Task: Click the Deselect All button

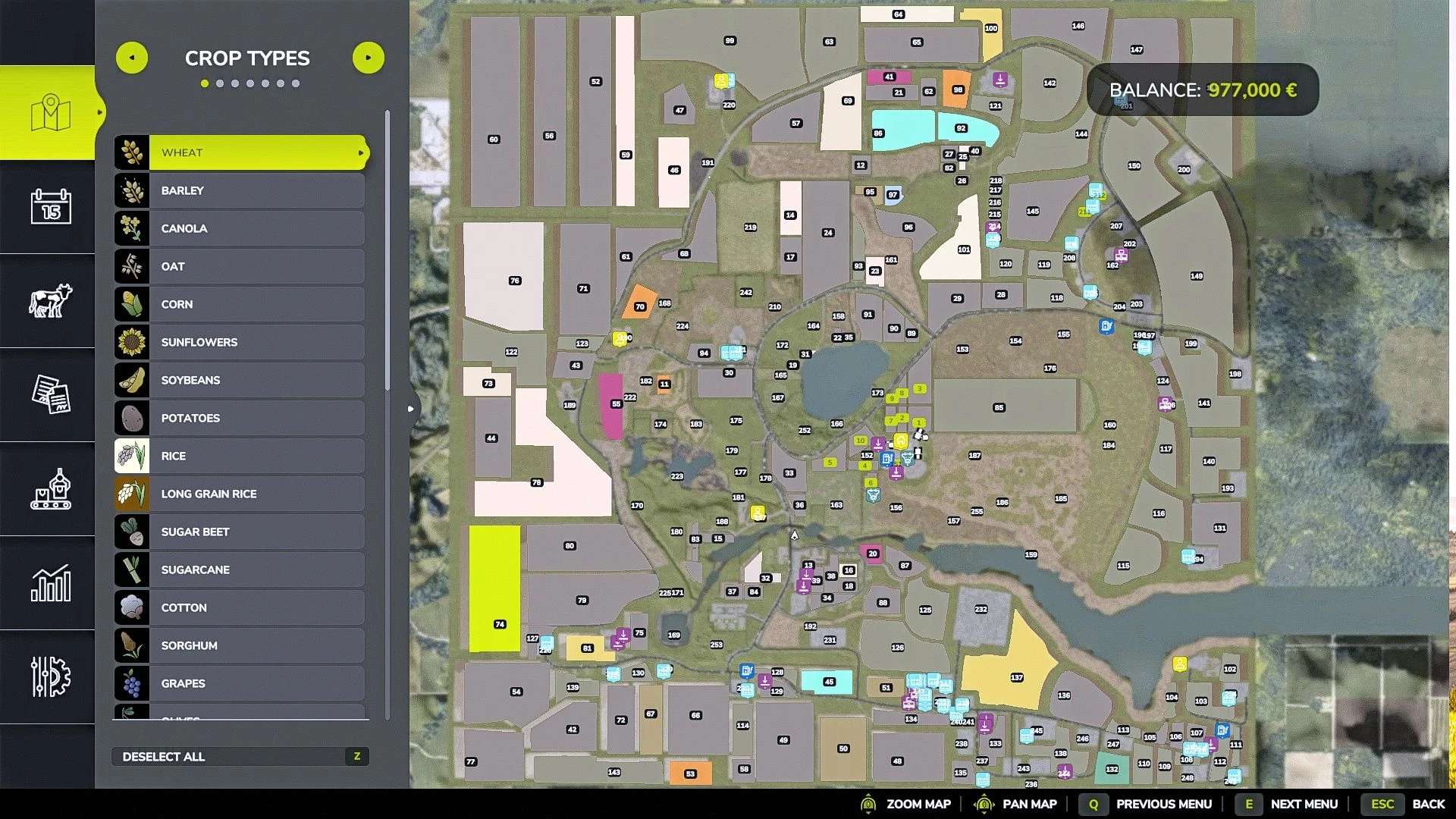Action: [x=240, y=756]
